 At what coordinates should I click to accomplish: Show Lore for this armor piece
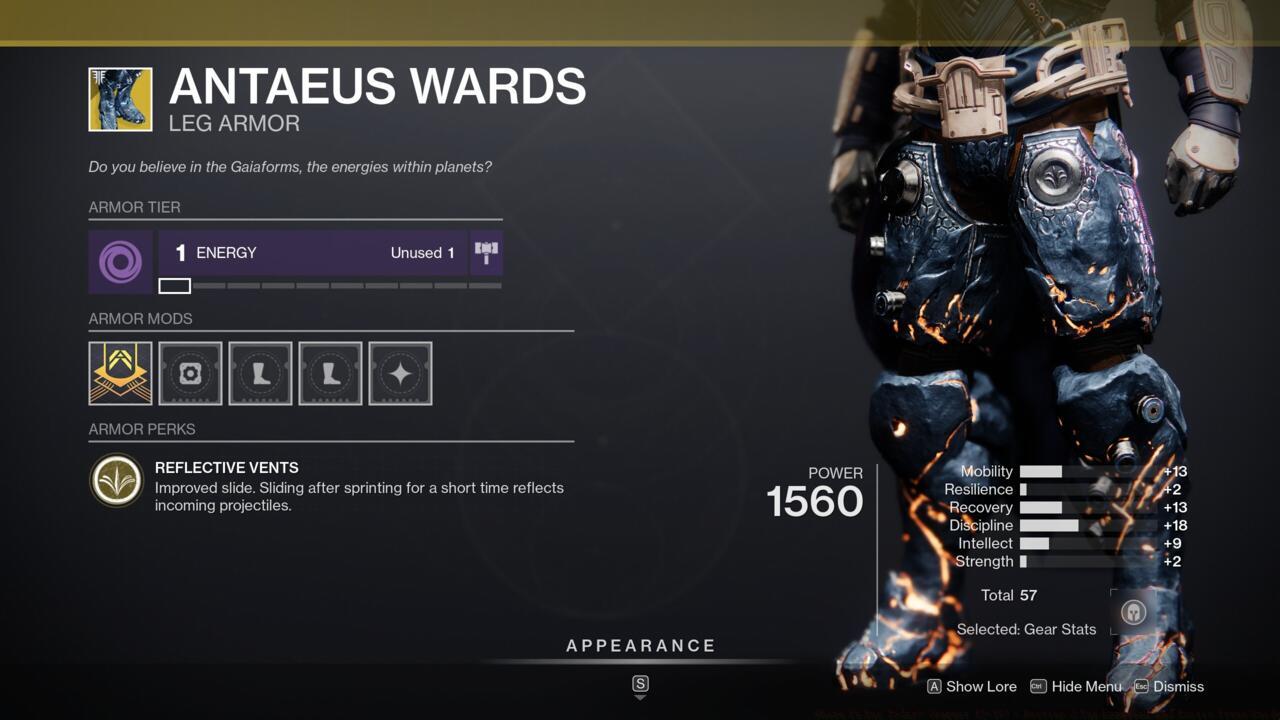point(970,687)
